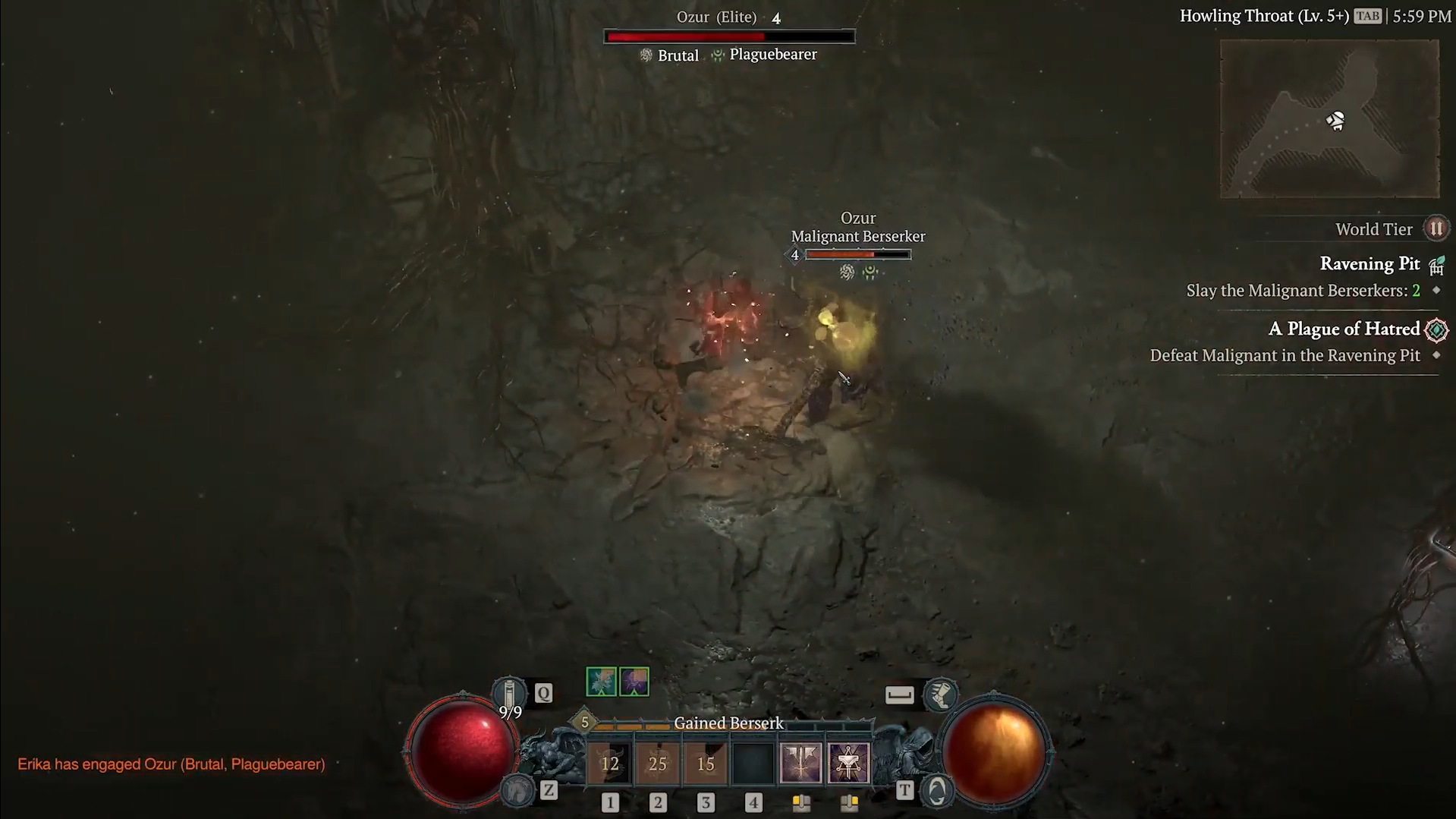This screenshot has width=1456, height=819.
Task: Click the Slay the Malignant Berserkers objective
Action: (x=1303, y=290)
